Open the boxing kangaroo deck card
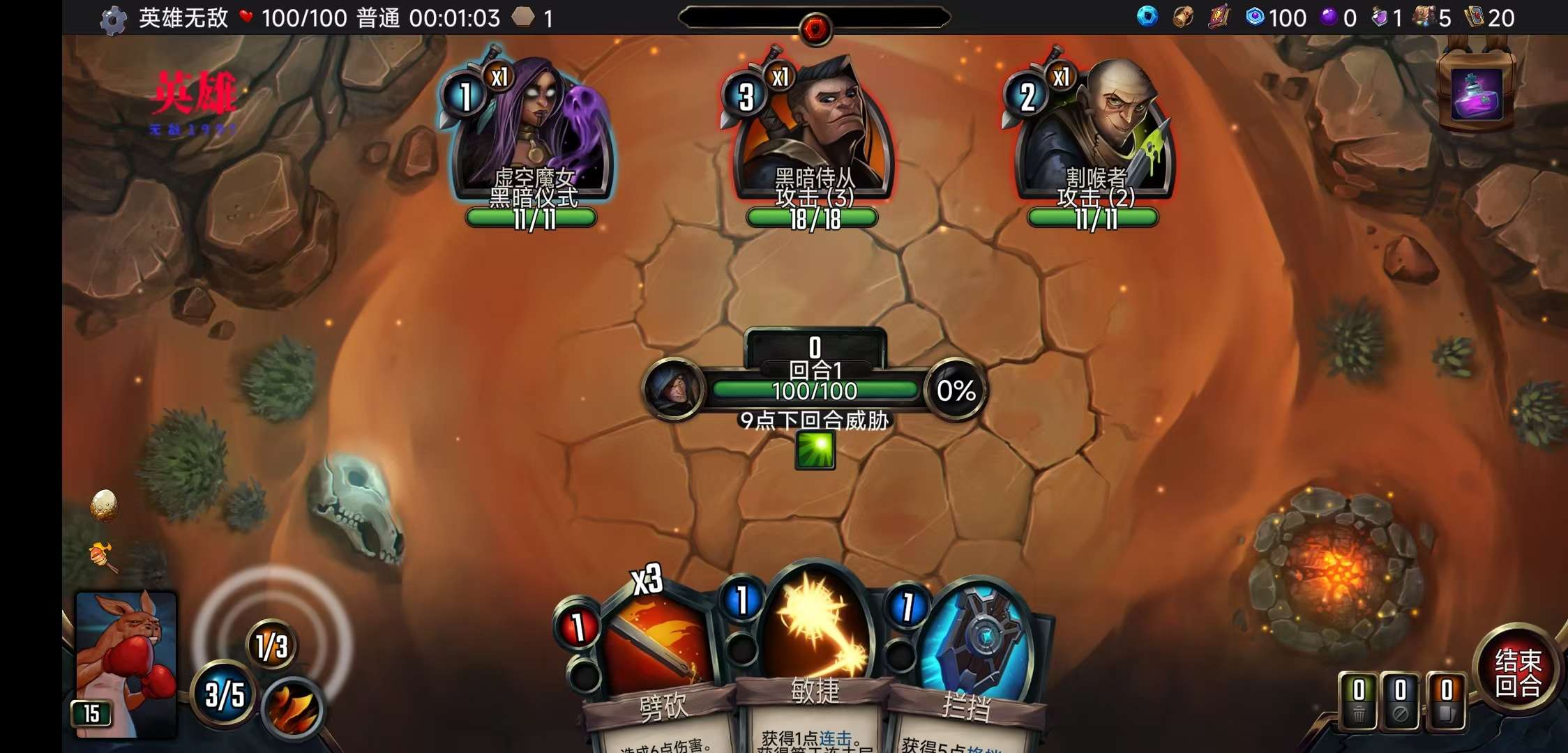 point(126,662)
